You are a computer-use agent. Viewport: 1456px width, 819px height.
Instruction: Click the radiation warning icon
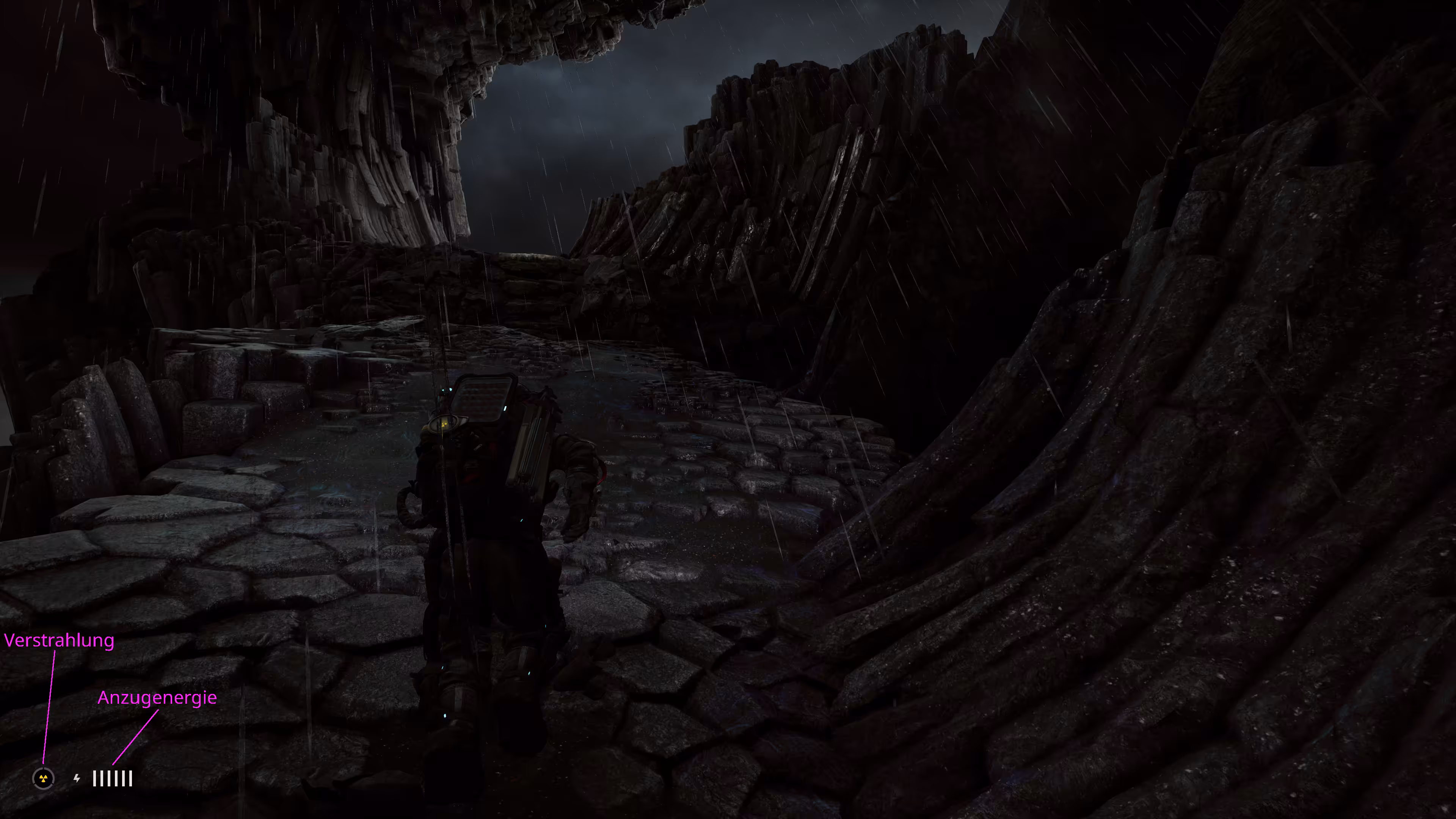(44, 778)
